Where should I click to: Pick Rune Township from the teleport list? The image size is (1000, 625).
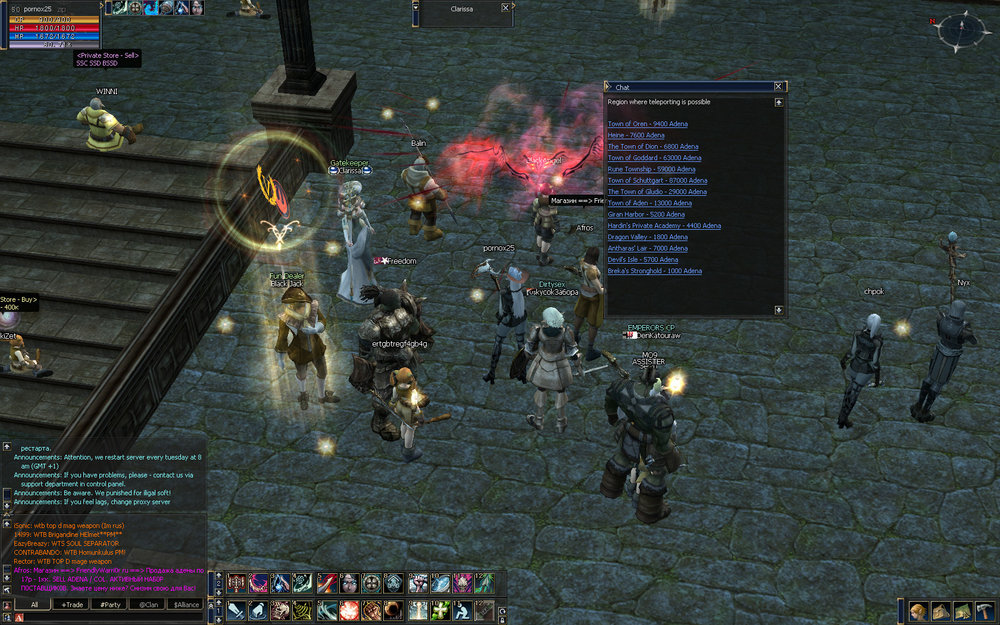click(x=651, y=169)
